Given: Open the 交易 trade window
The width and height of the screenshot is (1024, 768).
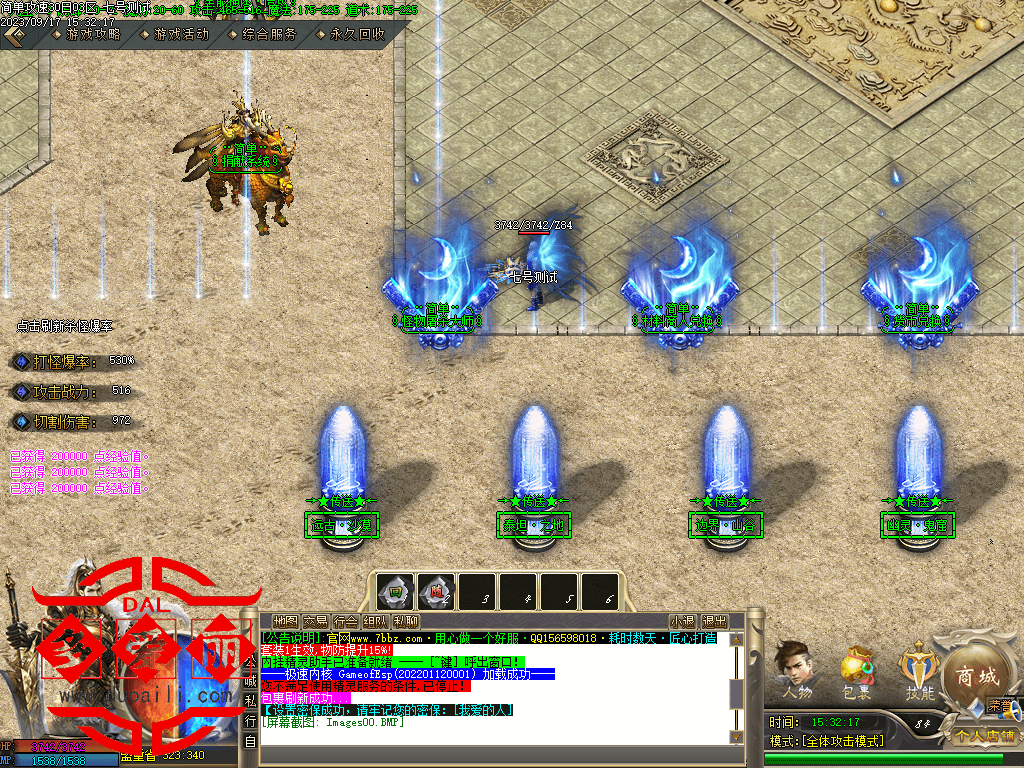Looking at the screenshot, I should pyautogui.click(x=316, y=621).
